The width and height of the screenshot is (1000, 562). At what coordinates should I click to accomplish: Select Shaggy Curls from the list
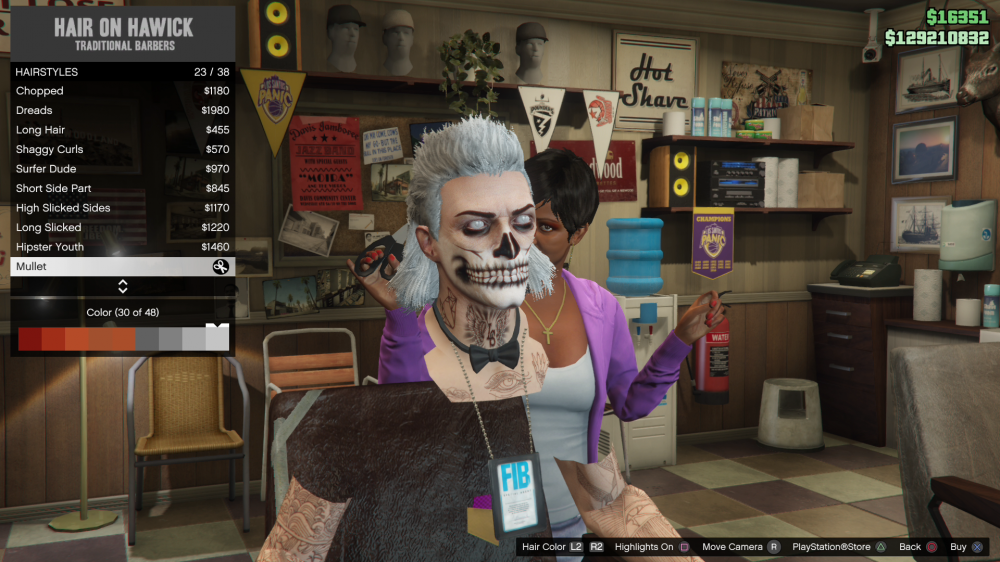[122, 149]
